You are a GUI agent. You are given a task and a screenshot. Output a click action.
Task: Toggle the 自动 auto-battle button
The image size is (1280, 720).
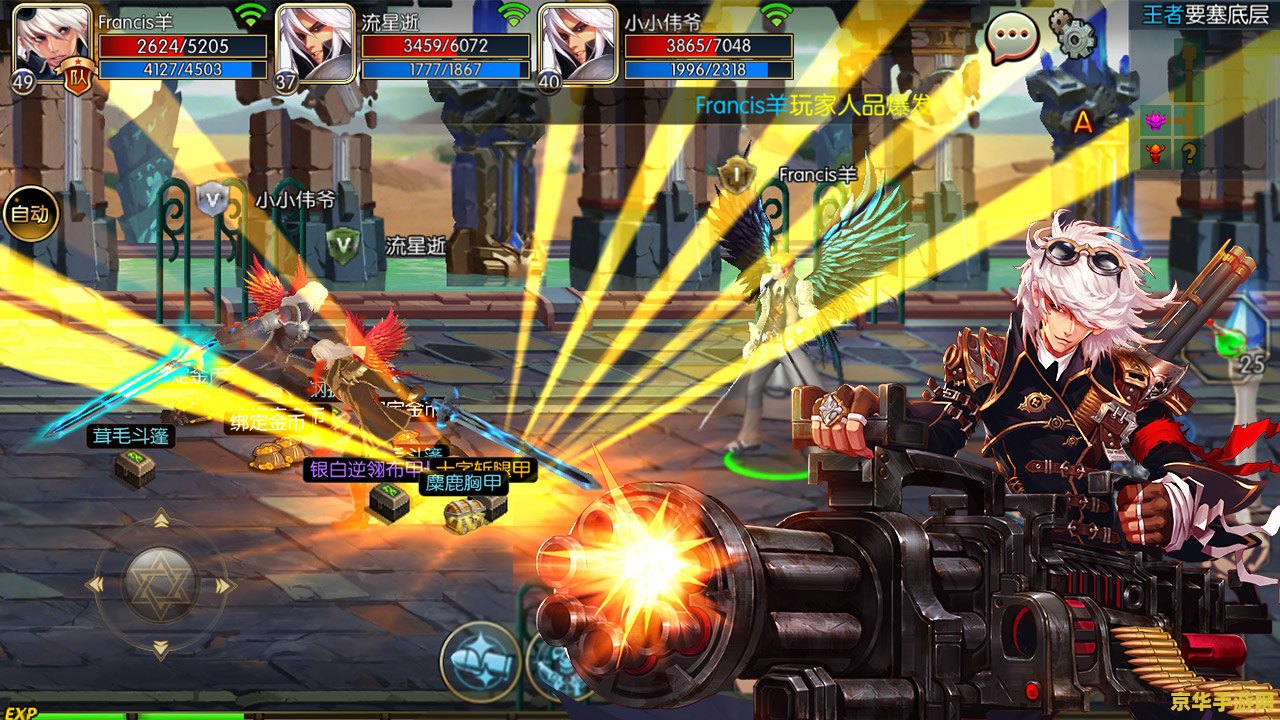[x=29, y=213]
